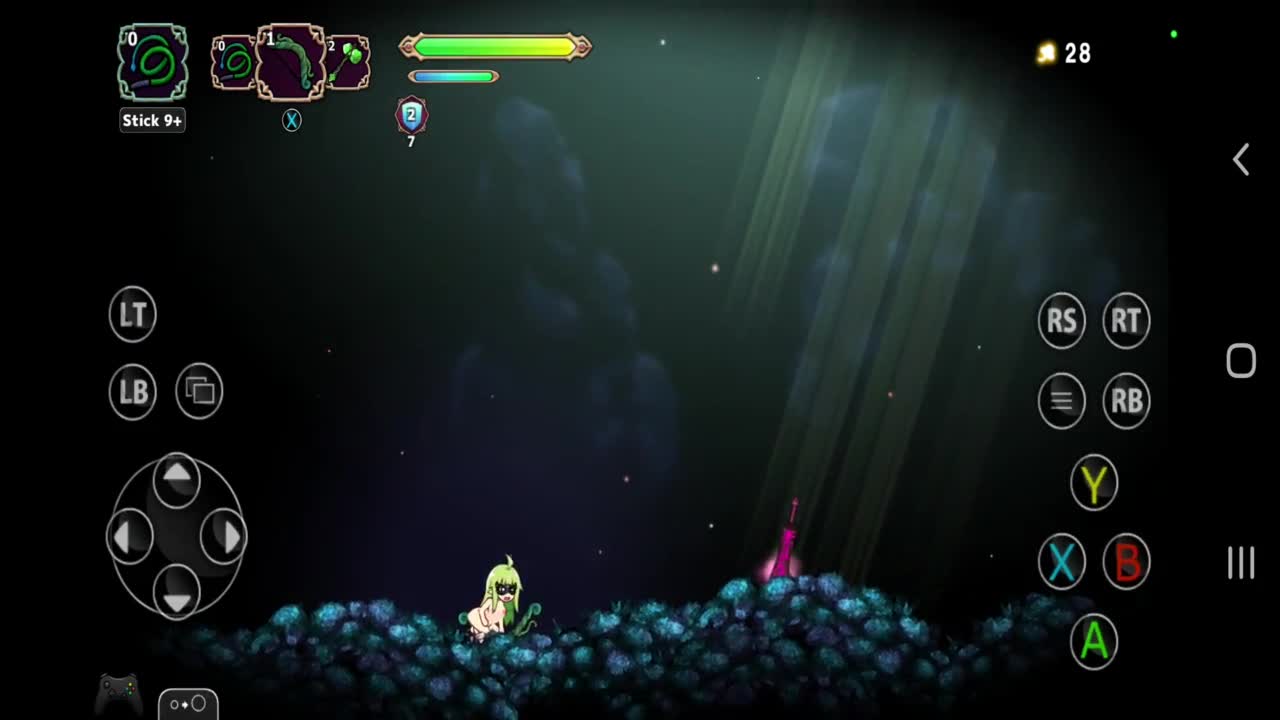
Task: Tap the red B touch button
Action: [1126, 562]
